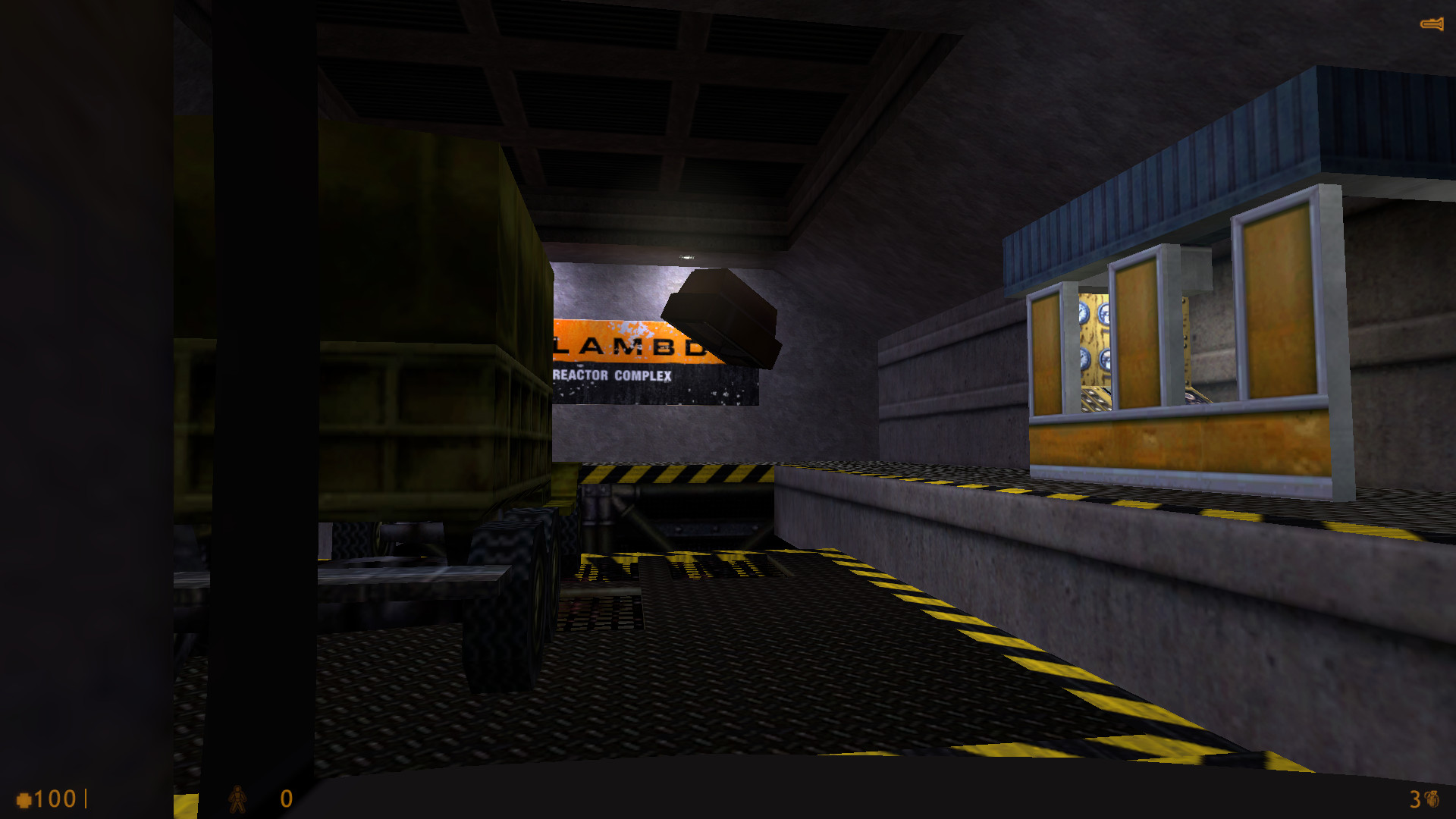Select the HEV suit figure icon
This screenshot has height=819, width=1456.
[x=237, y=799]
